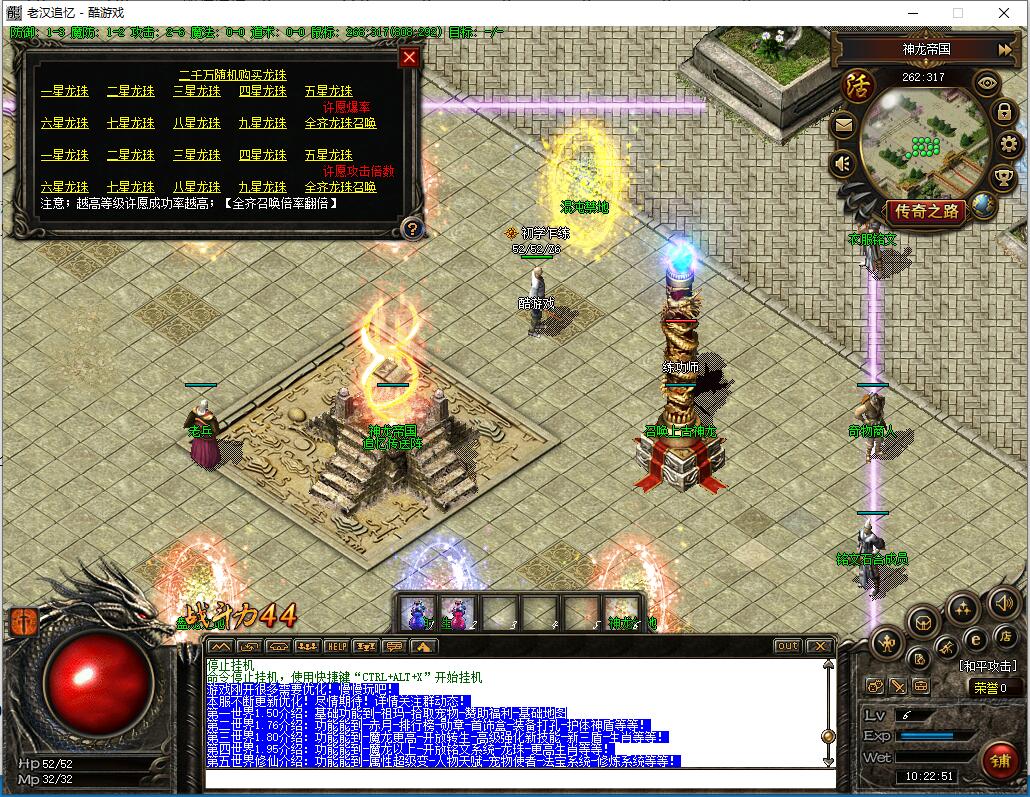Click the 传奇之路 button
This screenshot has height=797, width=1030.
[926, 211]
